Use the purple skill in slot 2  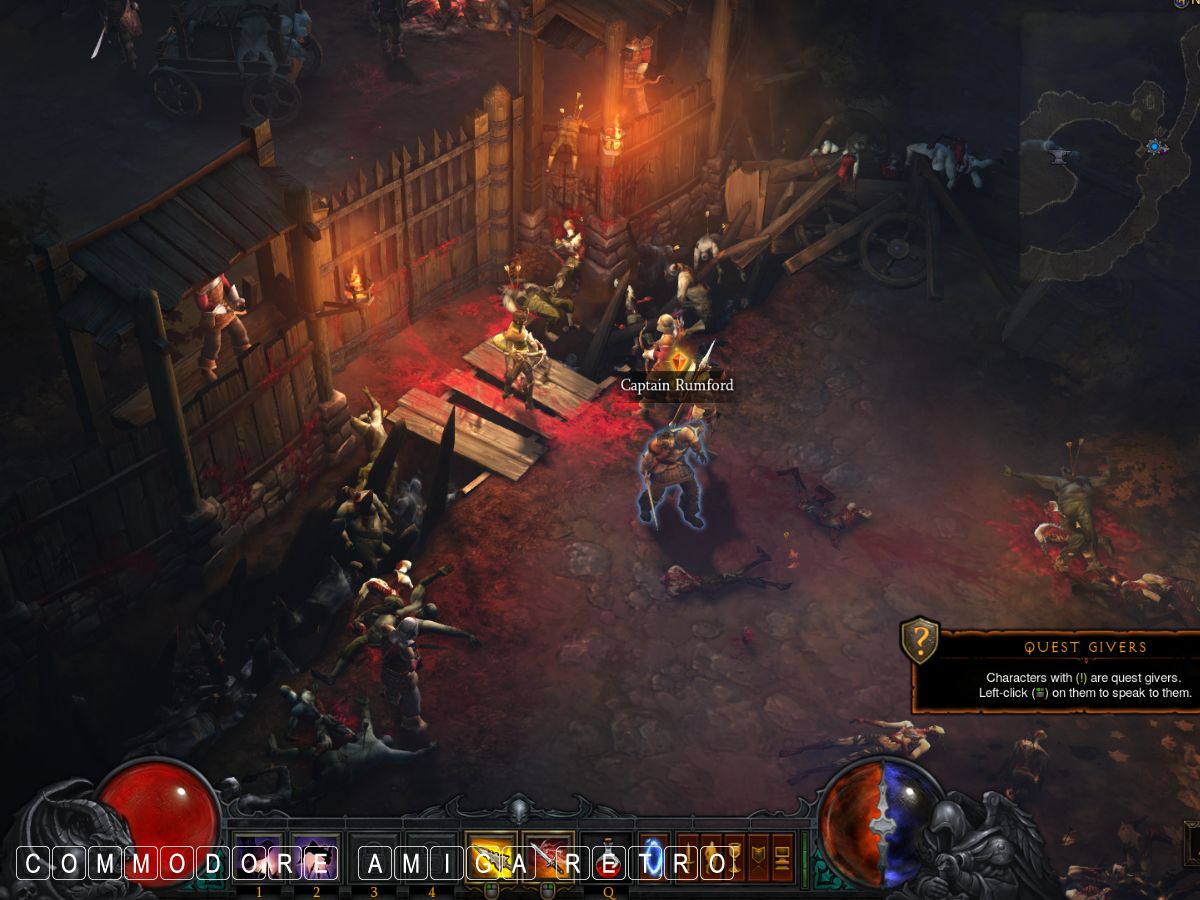[316, 857]
